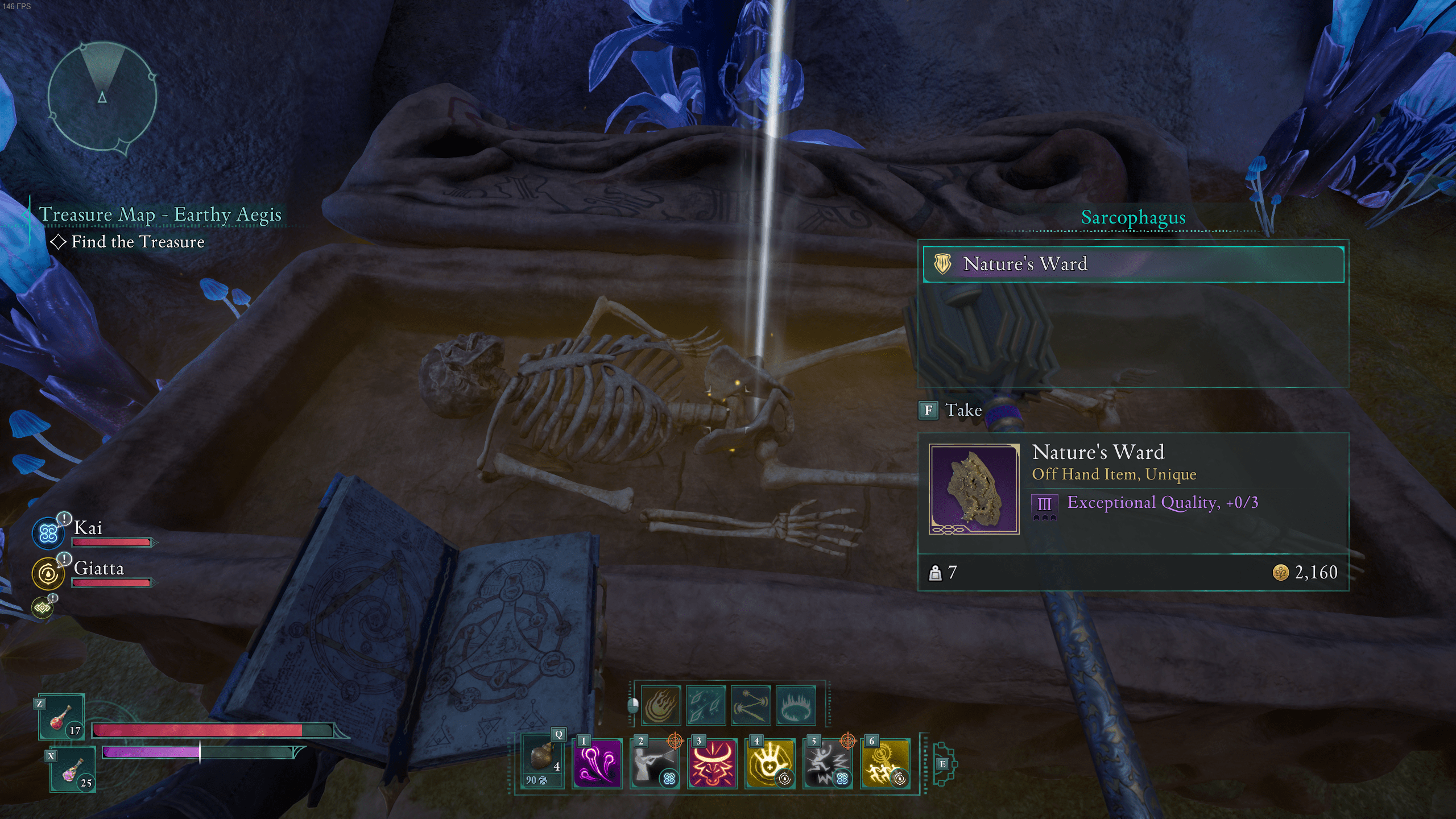Select the ring of spikes spell icon
This screenshot has height=819, width=1456.
pyautogui.click(x=796, y=705)
